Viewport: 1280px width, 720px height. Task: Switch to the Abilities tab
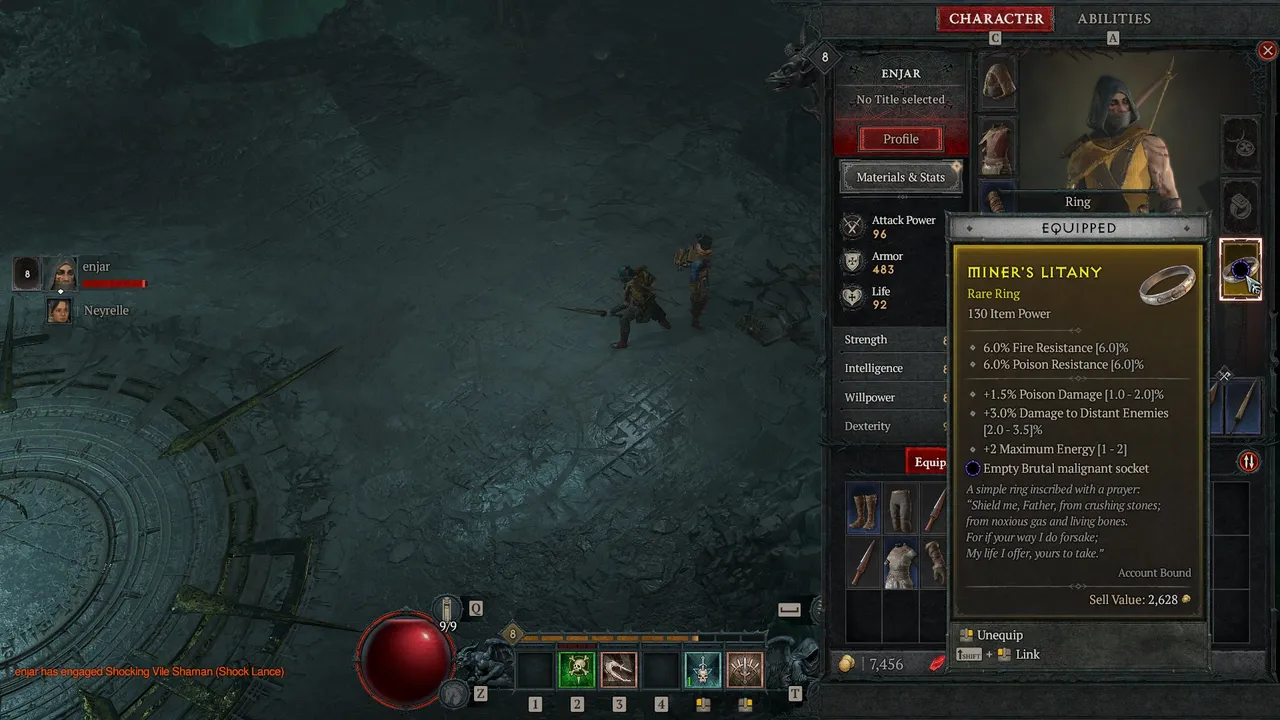coord(1113,19)
